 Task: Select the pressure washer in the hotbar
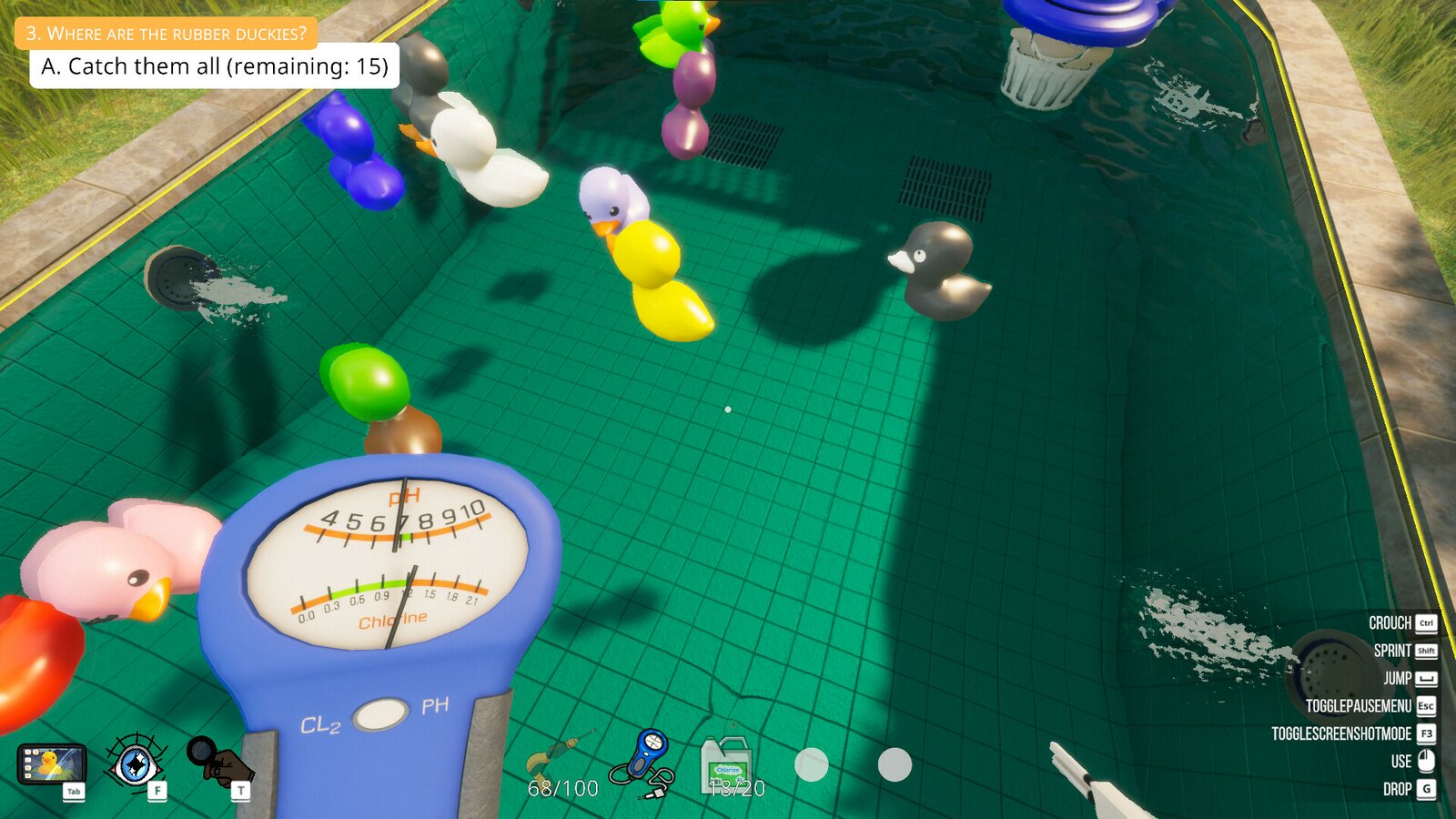pos(558,753)
